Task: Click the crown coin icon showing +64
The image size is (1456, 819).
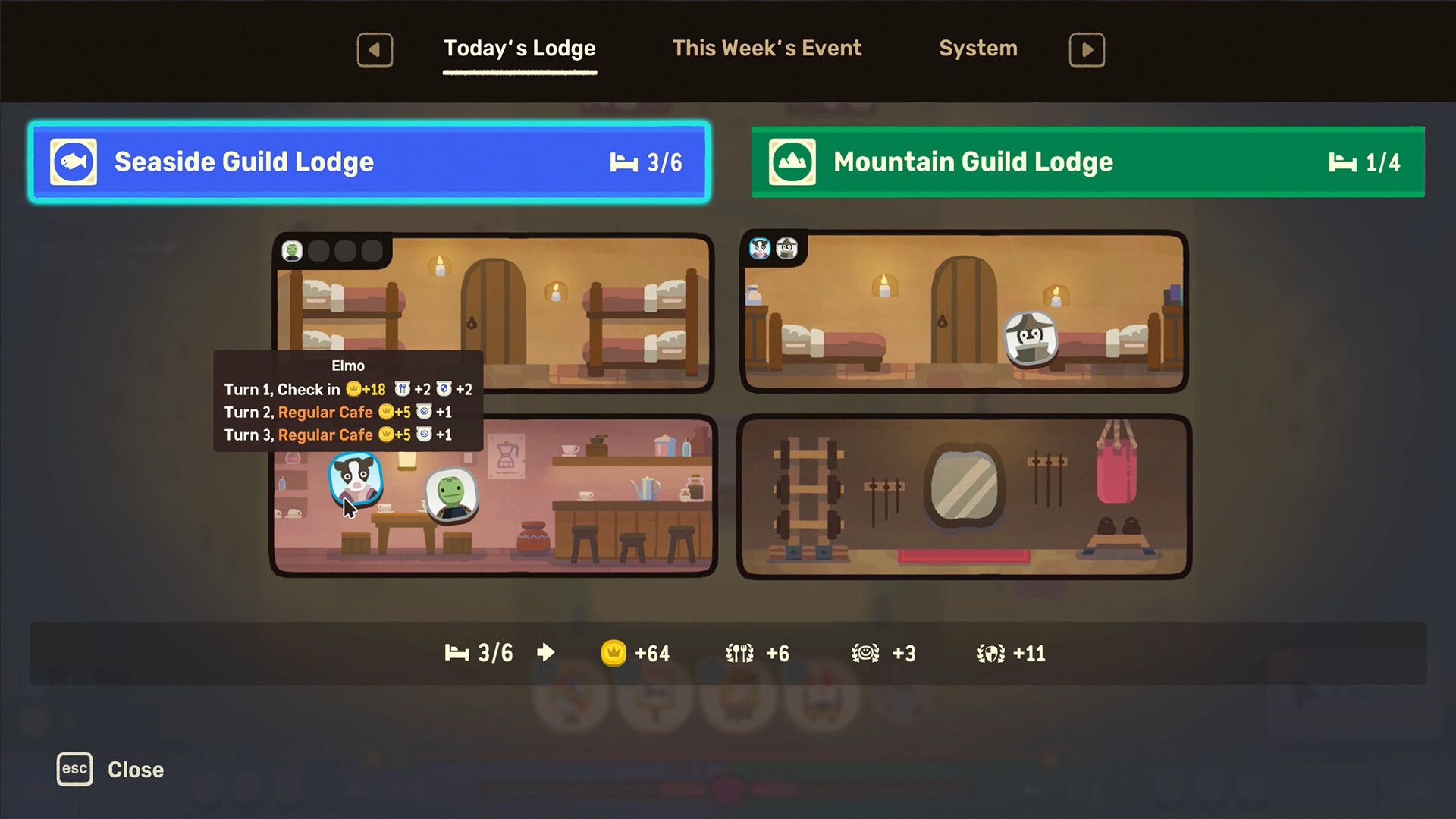Action: pos(616,652)
